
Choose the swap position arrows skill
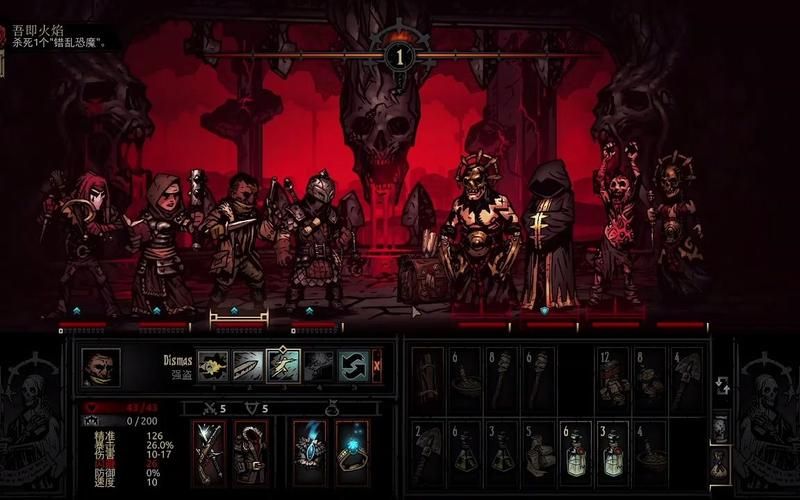coord(353,366)
